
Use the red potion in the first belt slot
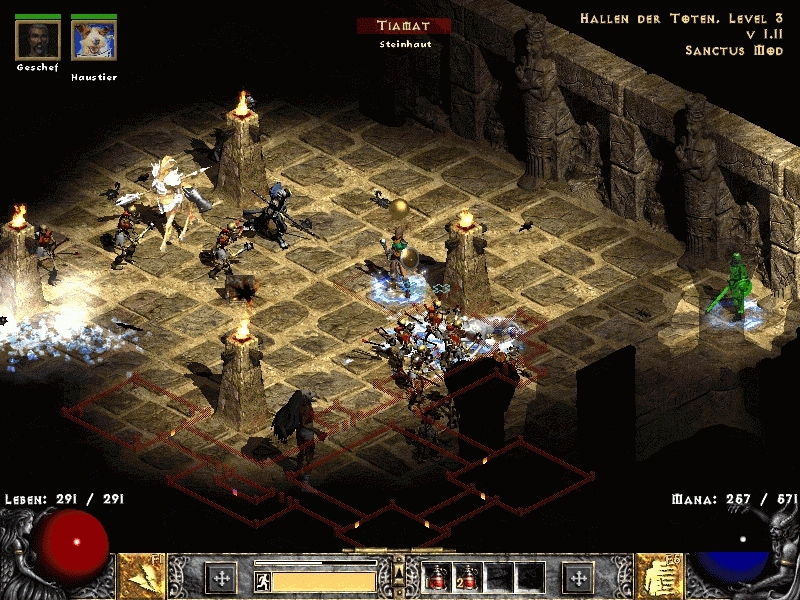[x=438, y=577]
